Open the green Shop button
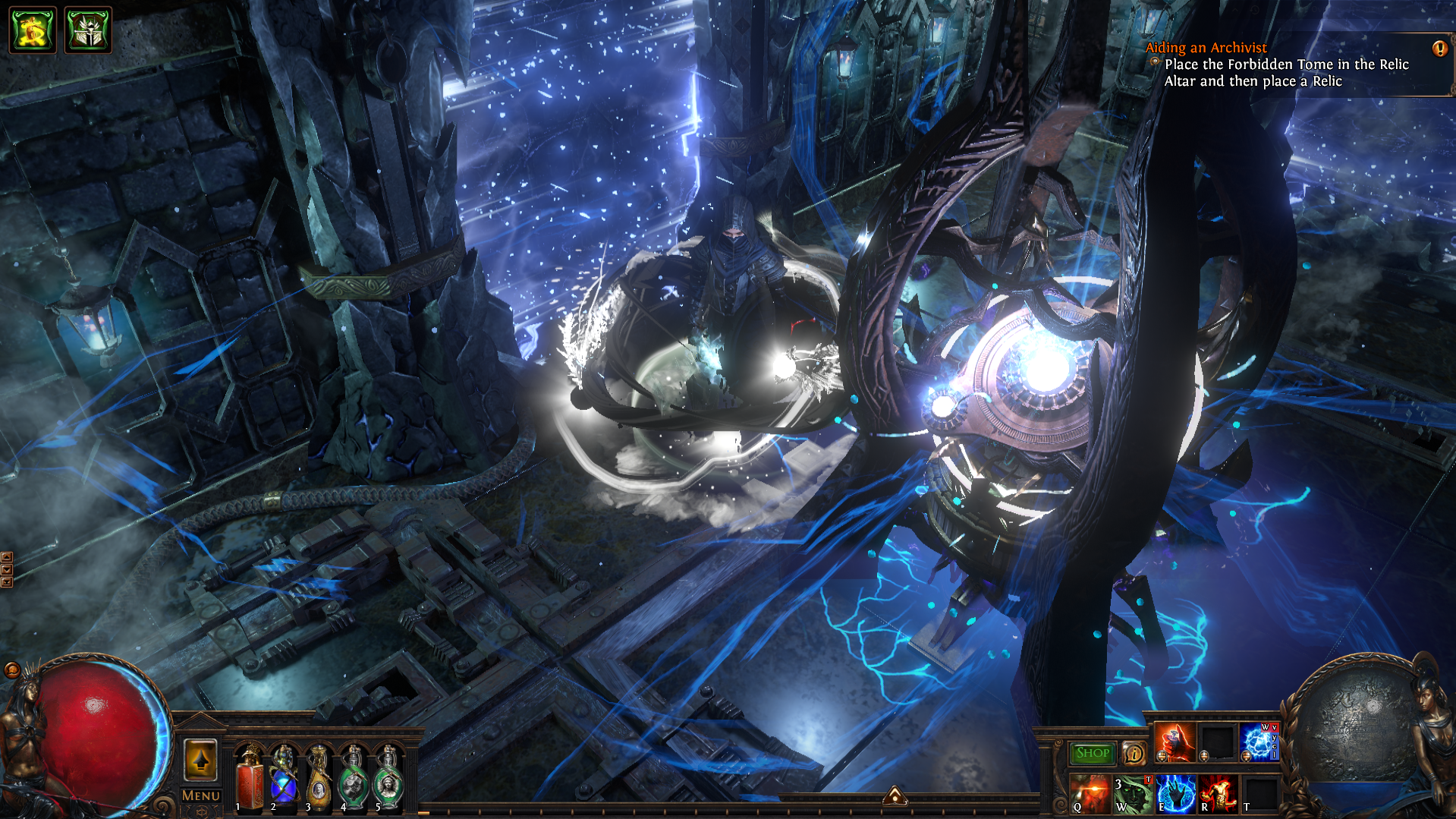1456x819 pixels. (x=1093, y=753)
